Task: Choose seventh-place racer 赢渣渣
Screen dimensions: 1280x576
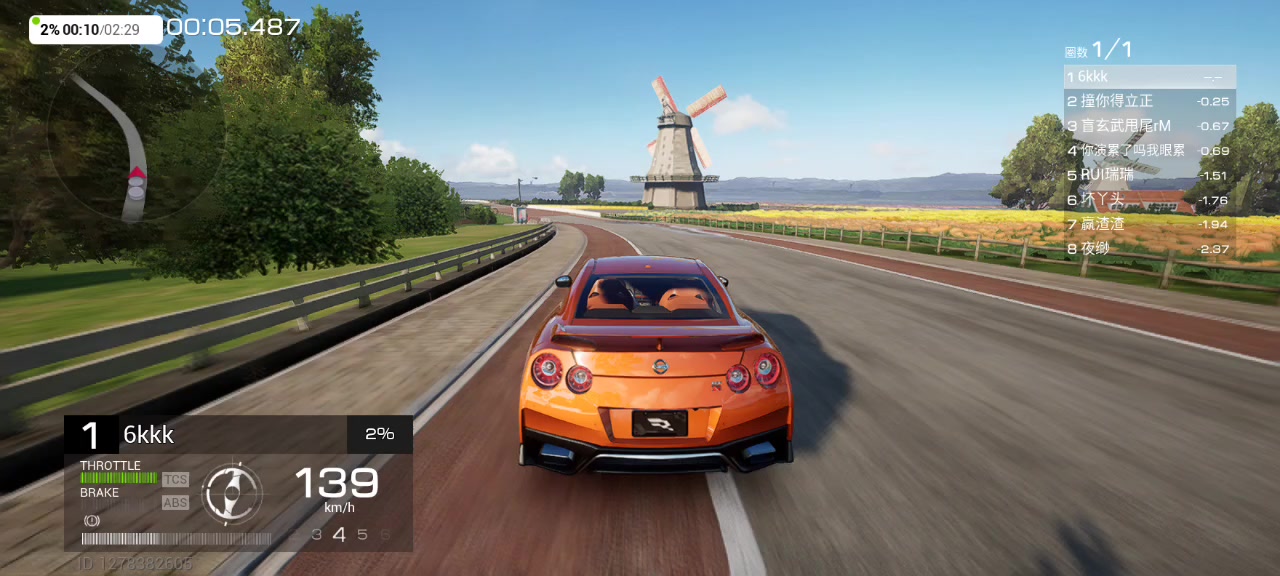Action: click(1149, 224)
